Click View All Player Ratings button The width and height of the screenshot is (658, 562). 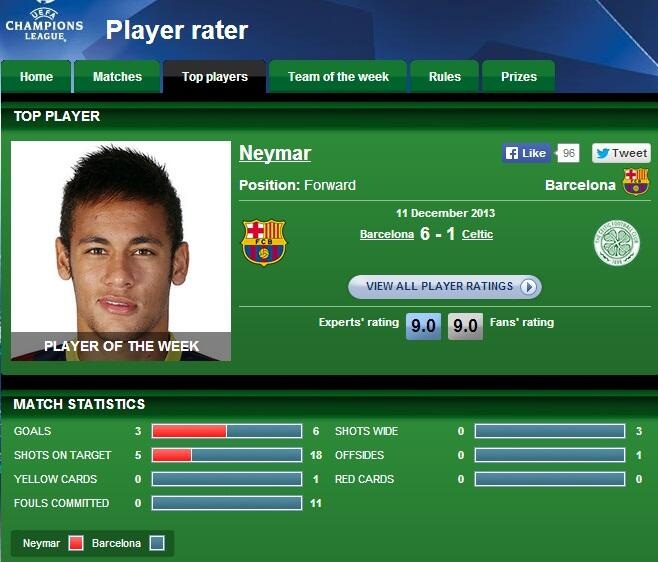click(444, 287)
